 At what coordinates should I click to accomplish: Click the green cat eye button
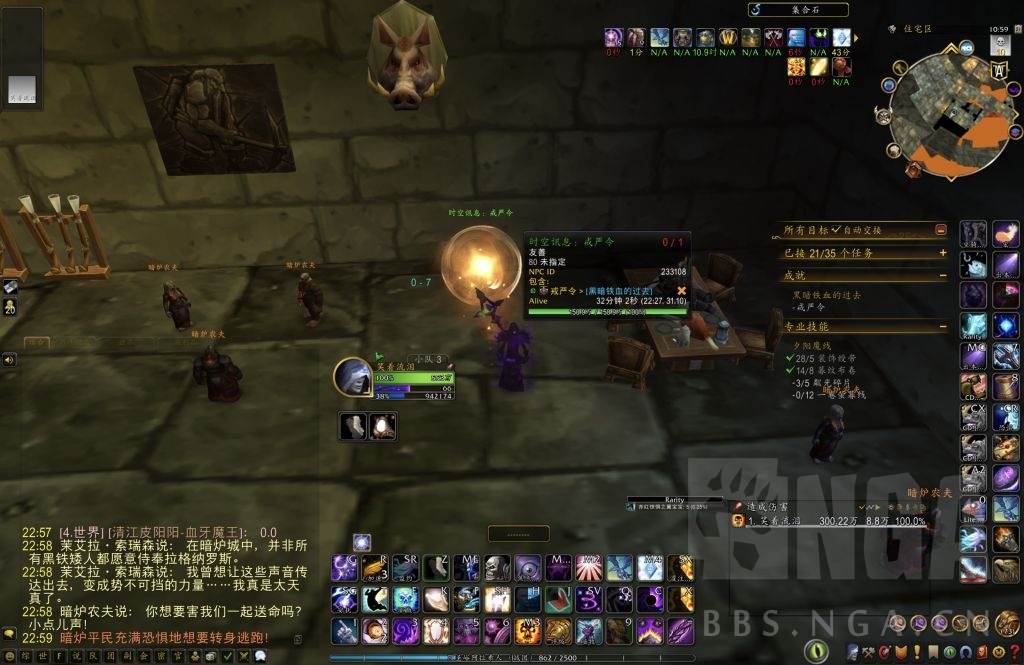point(817,651)
